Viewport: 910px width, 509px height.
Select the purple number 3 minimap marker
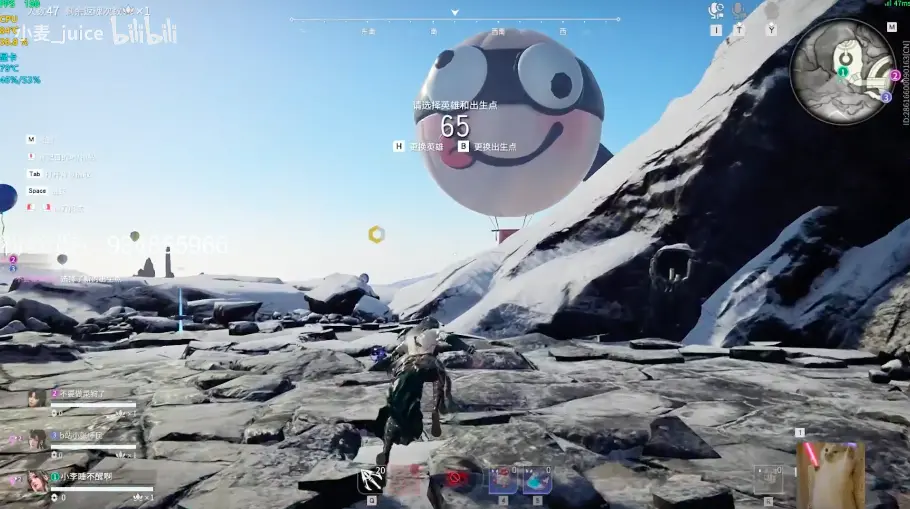coord(886,97)
